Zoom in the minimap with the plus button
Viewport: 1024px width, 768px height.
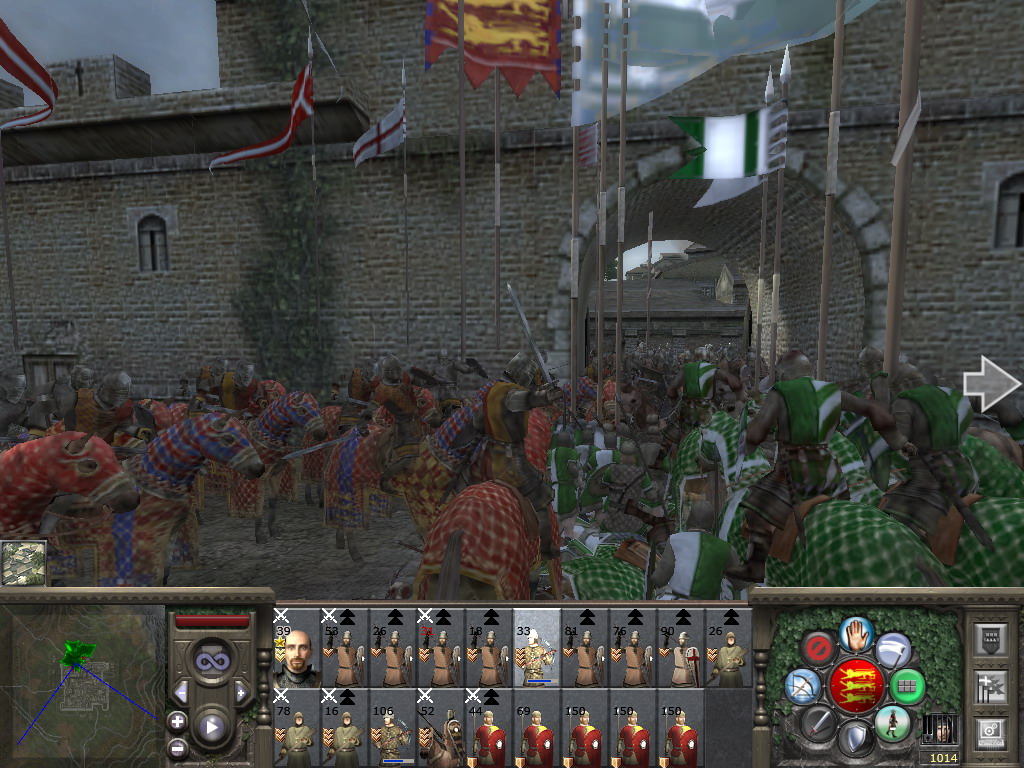tap(177, 720)
